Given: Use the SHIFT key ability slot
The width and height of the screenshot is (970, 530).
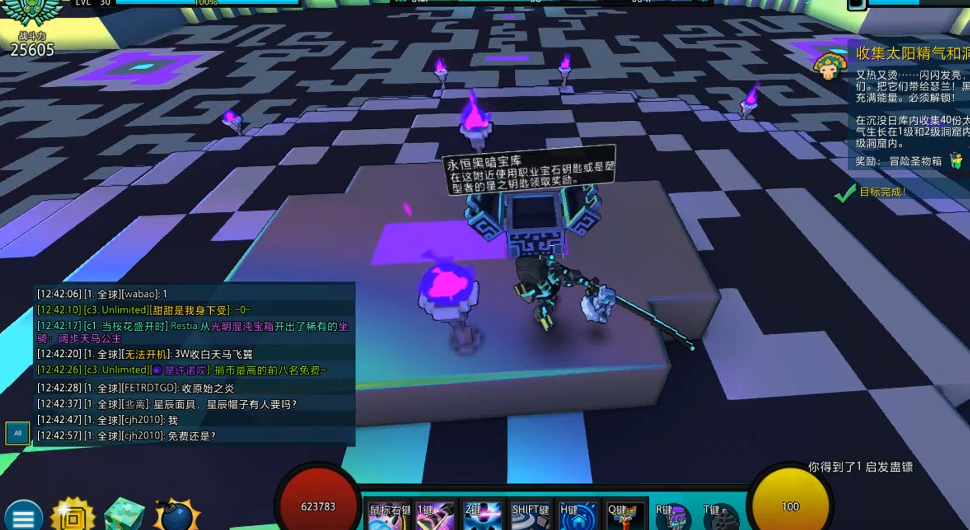Looking at the screenshot, I should 531,514.
